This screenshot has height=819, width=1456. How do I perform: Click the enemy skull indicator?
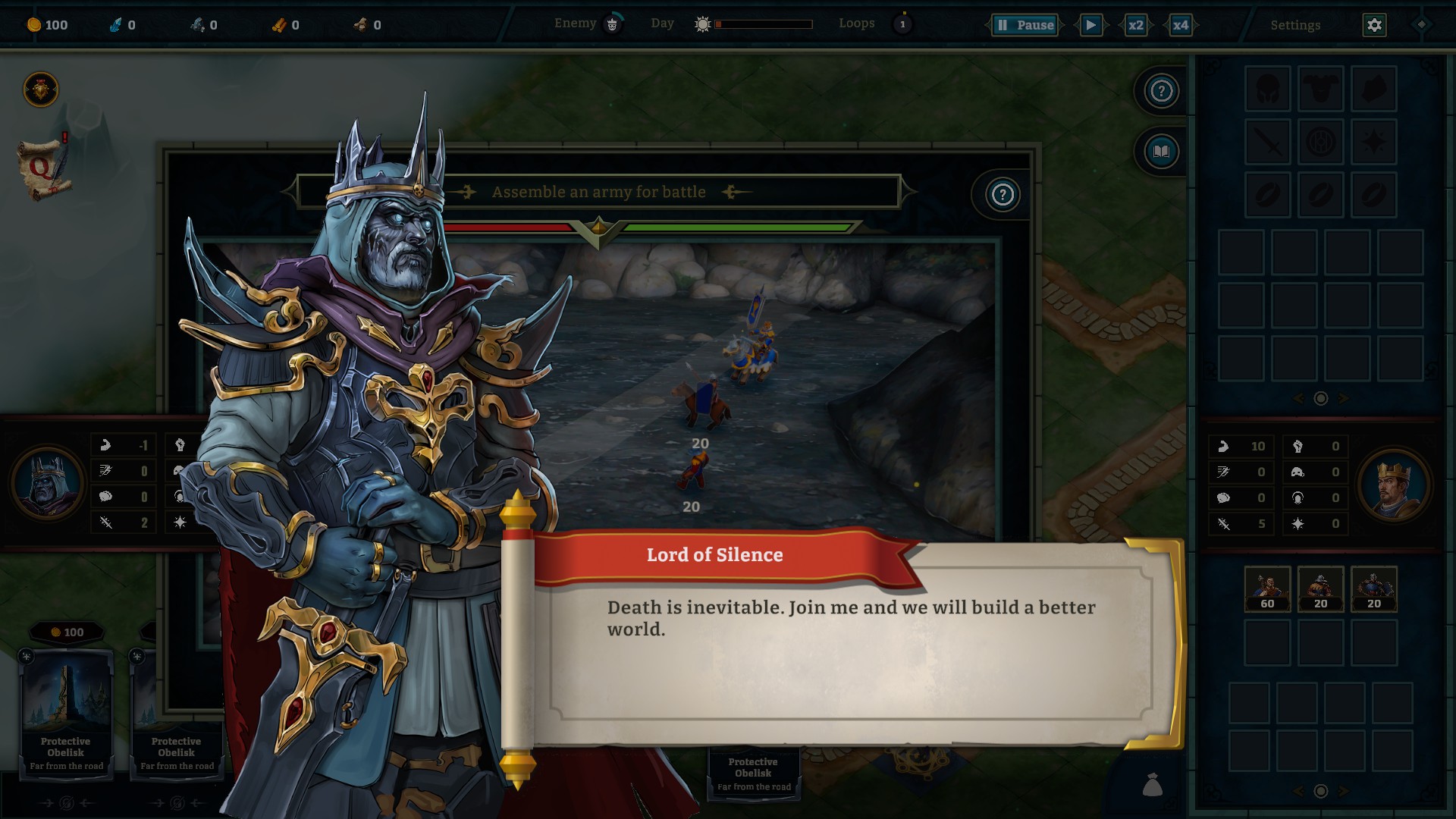[x=612, y=24]
